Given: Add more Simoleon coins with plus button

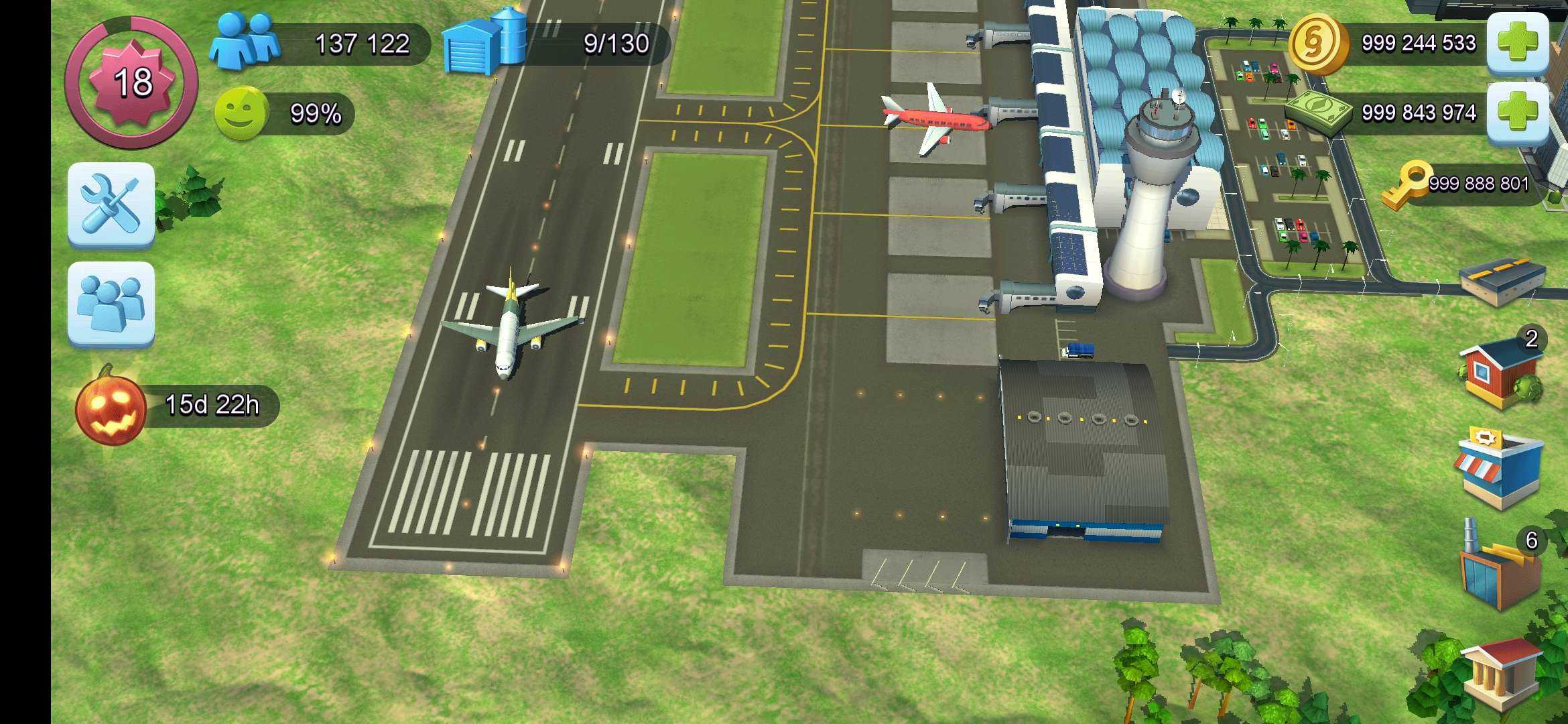Looking at the screenshot, I should (x=1517, y=42).
